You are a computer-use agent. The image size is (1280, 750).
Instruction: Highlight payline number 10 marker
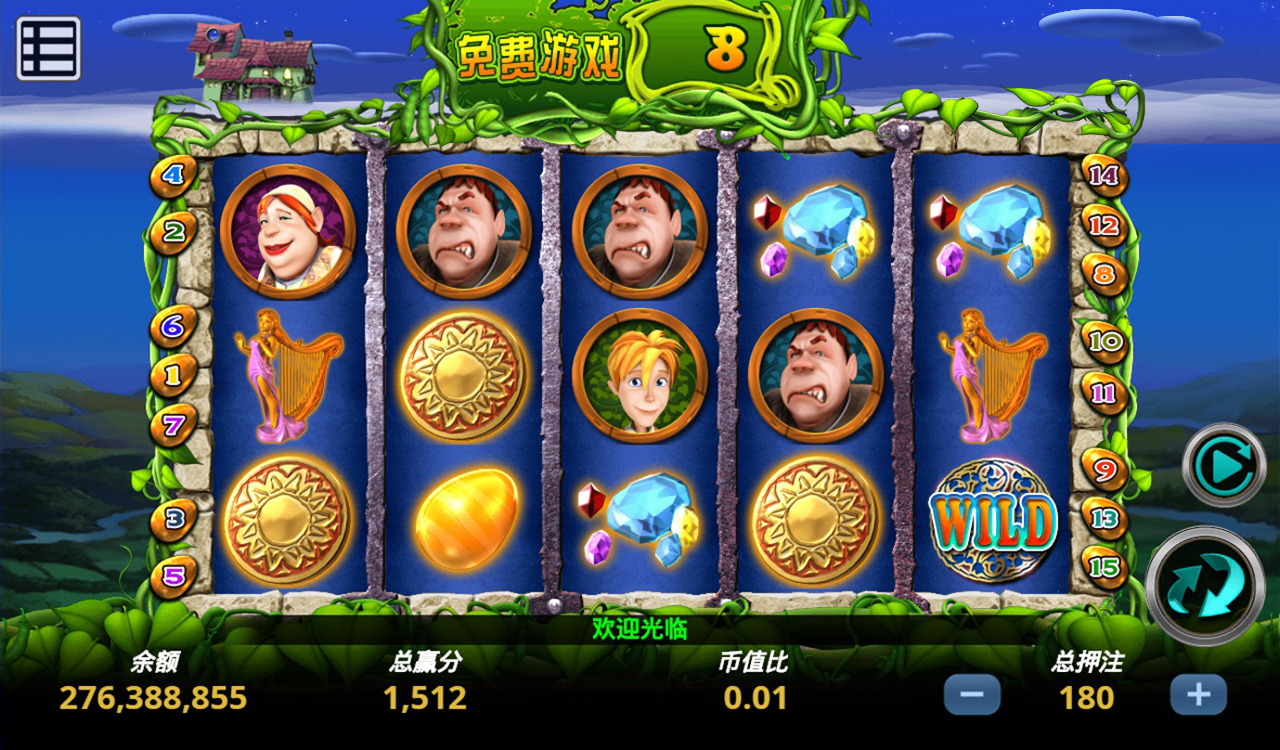pyautogui.click(x=1105, y=341)
